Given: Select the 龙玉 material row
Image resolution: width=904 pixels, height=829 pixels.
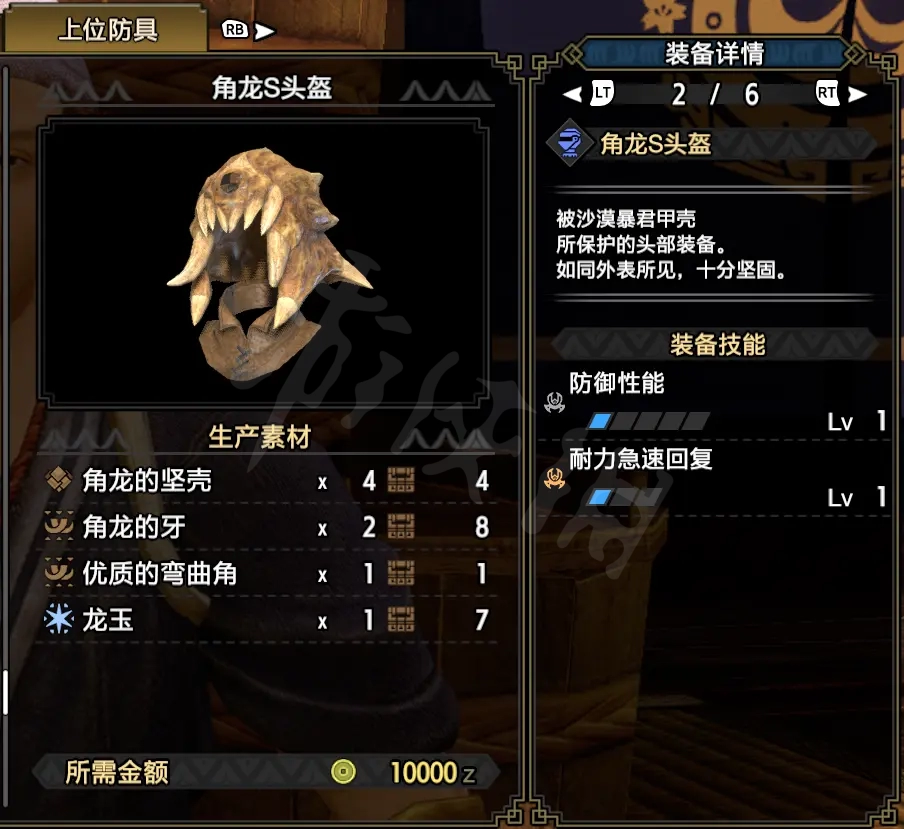Looking at the screenshot, I should coord(266,620).
